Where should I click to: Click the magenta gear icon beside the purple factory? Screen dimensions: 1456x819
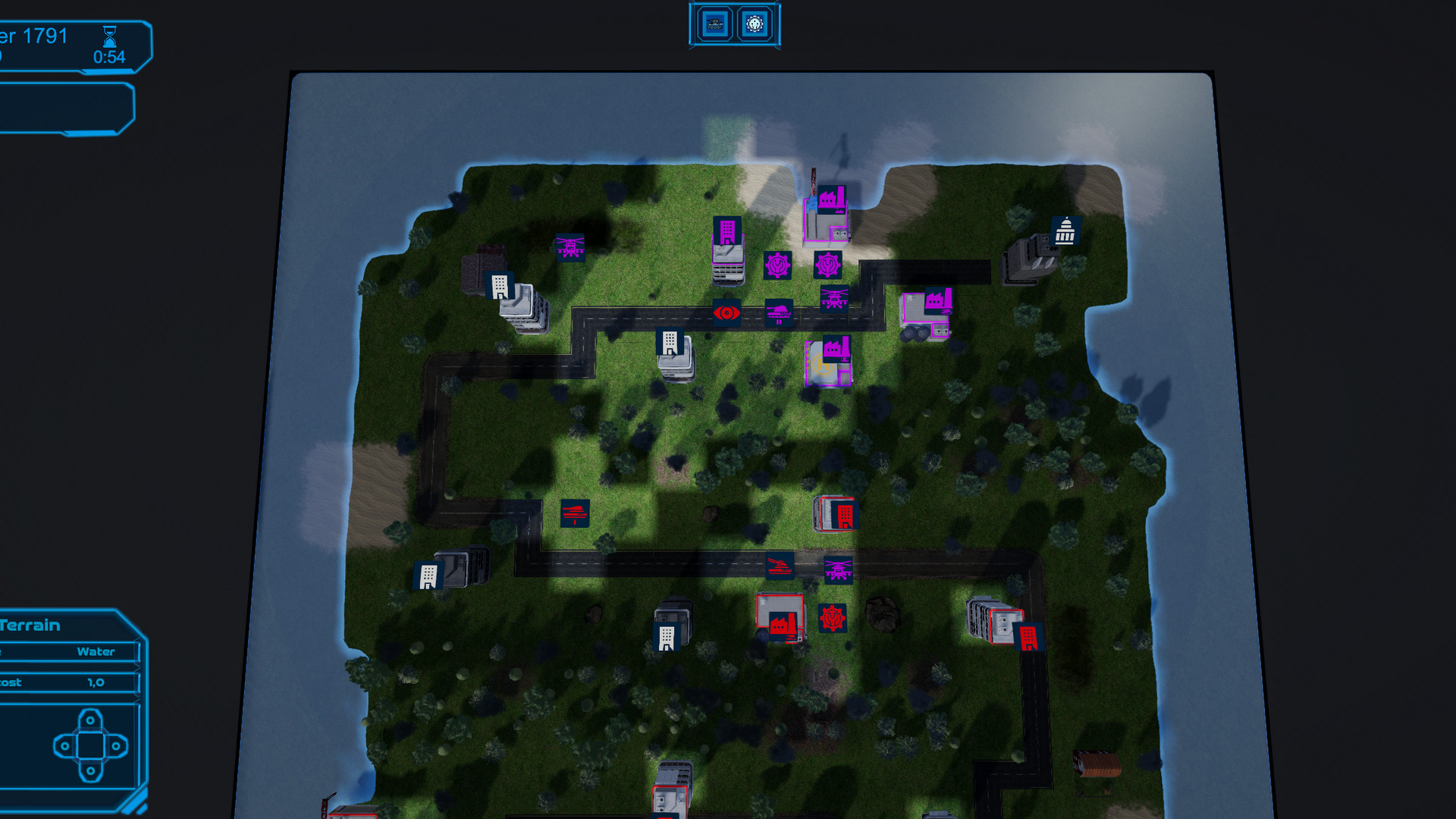[x=828, y=265]
